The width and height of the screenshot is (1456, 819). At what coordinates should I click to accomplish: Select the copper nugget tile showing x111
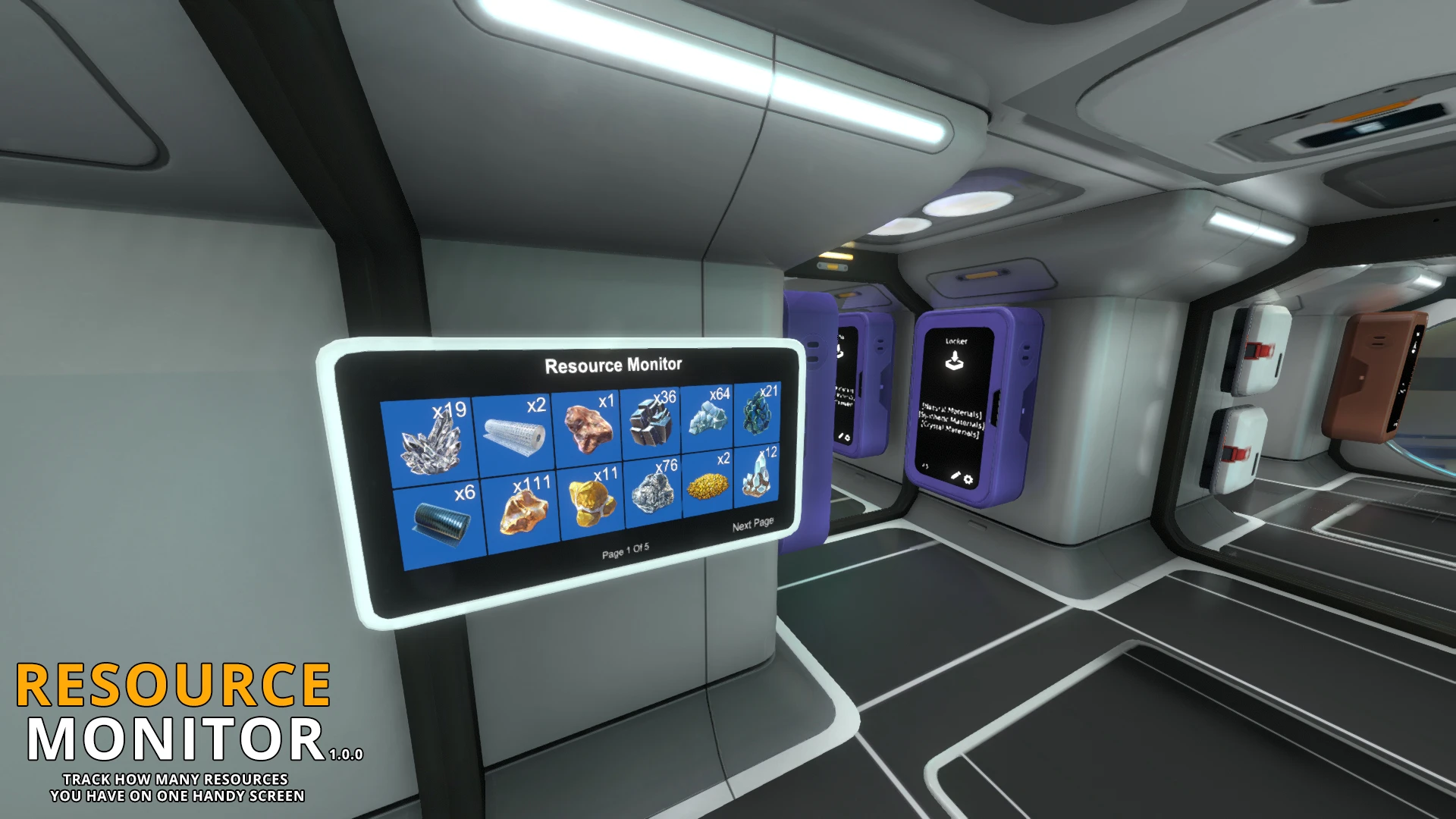coord(523,508)
